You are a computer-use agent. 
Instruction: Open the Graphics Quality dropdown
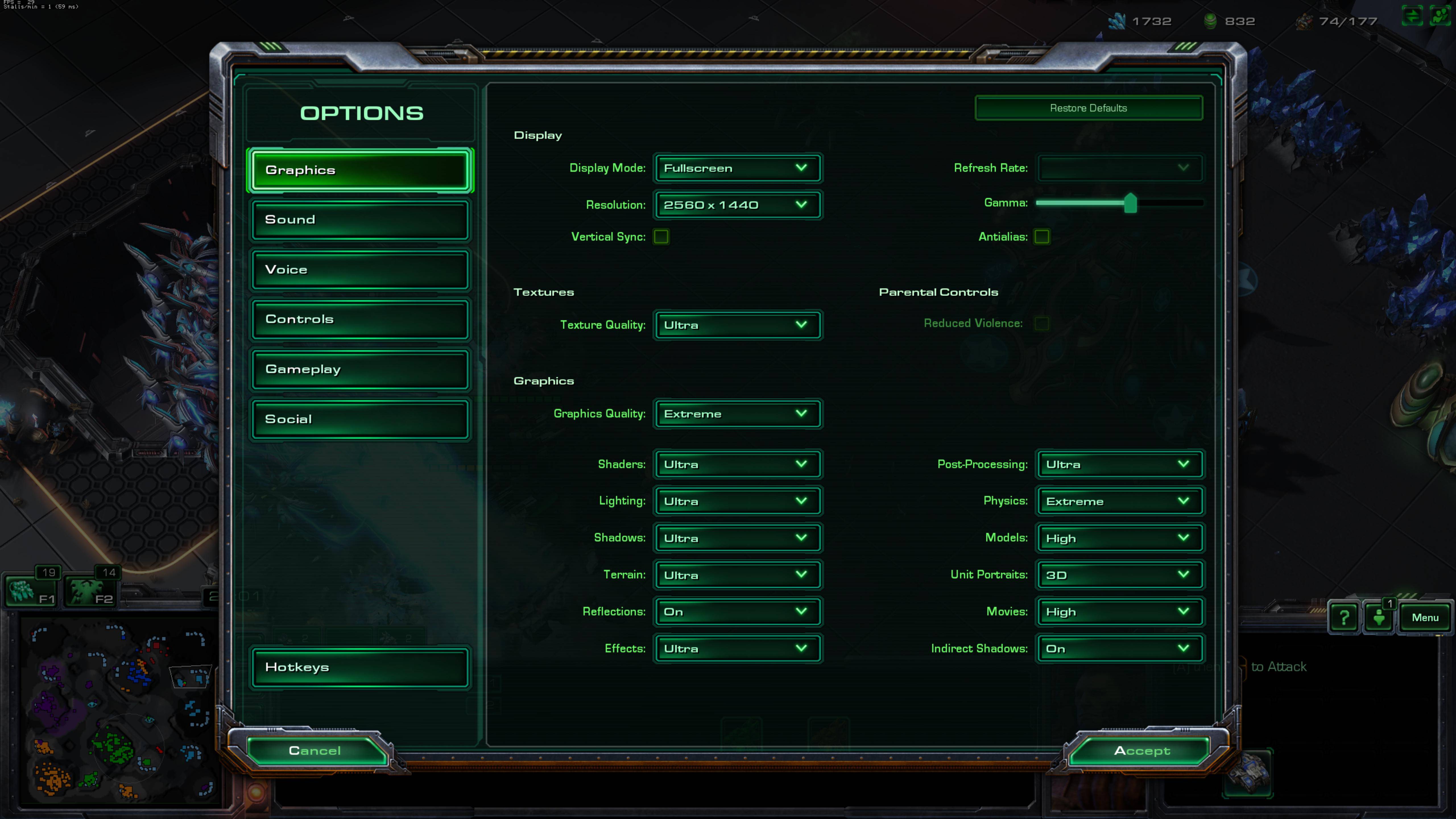click(737, 414)
